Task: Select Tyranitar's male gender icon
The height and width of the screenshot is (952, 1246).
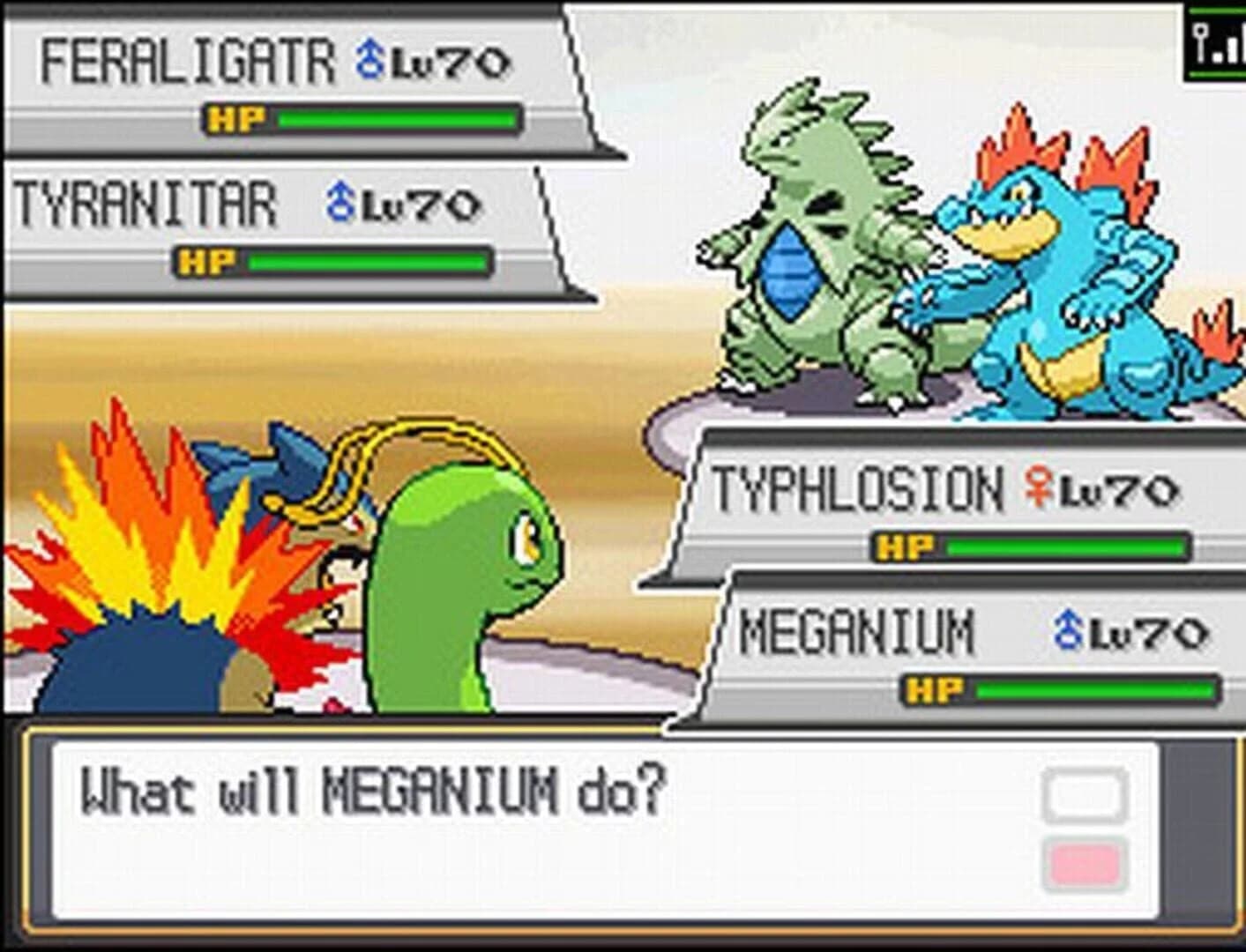Action: pos(339,203)
